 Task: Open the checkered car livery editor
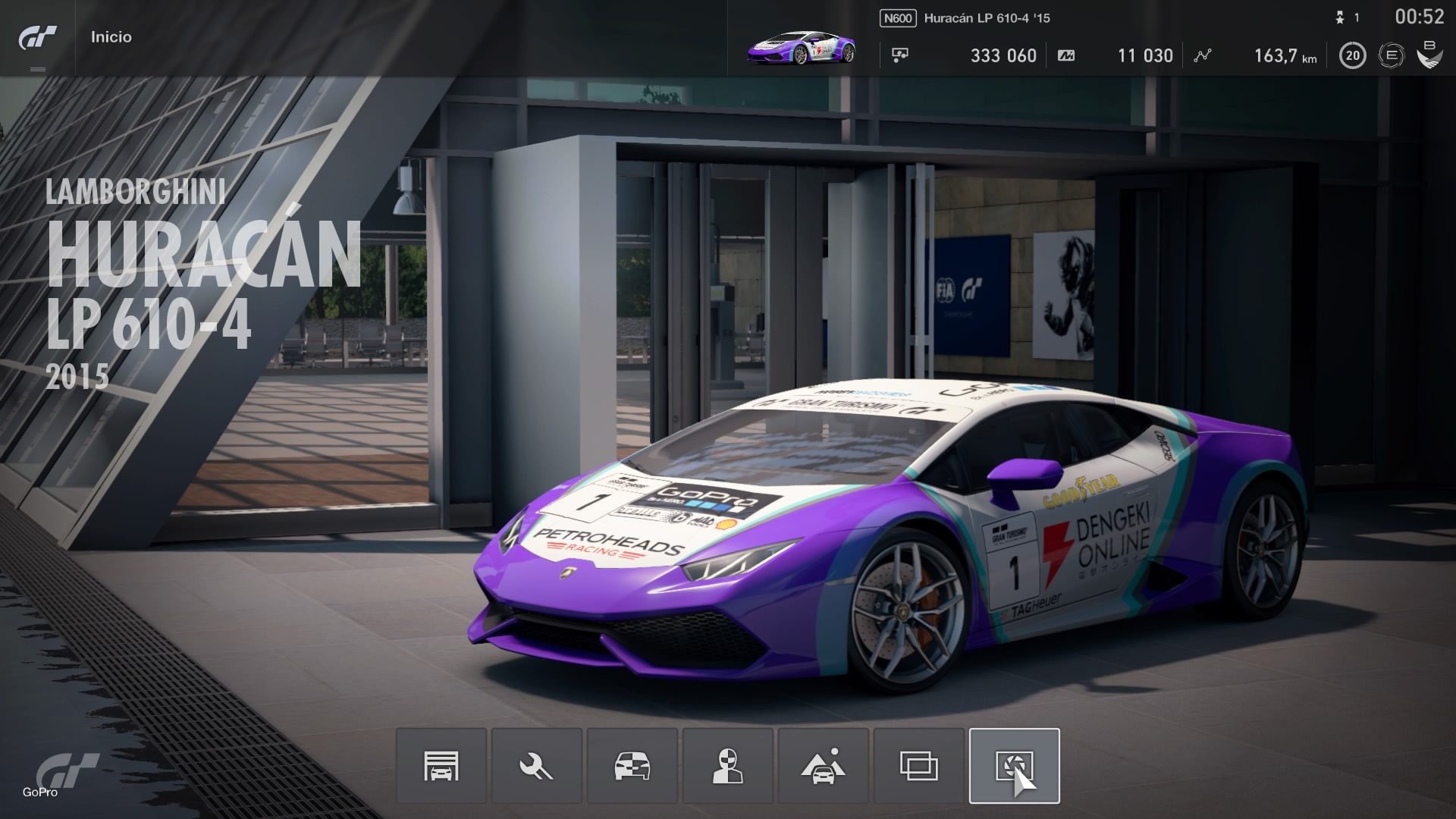point(632,766)
